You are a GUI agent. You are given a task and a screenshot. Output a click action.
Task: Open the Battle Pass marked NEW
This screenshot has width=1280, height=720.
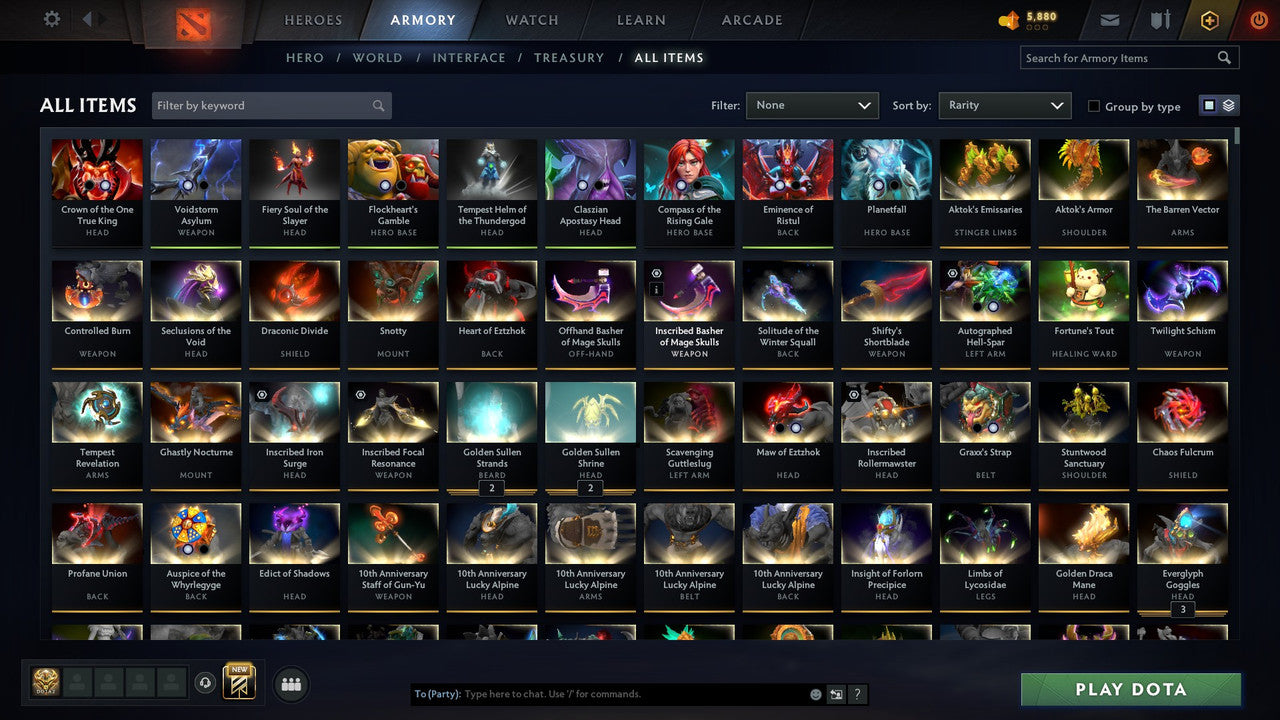pyautogui.click(x=239, y=682)
